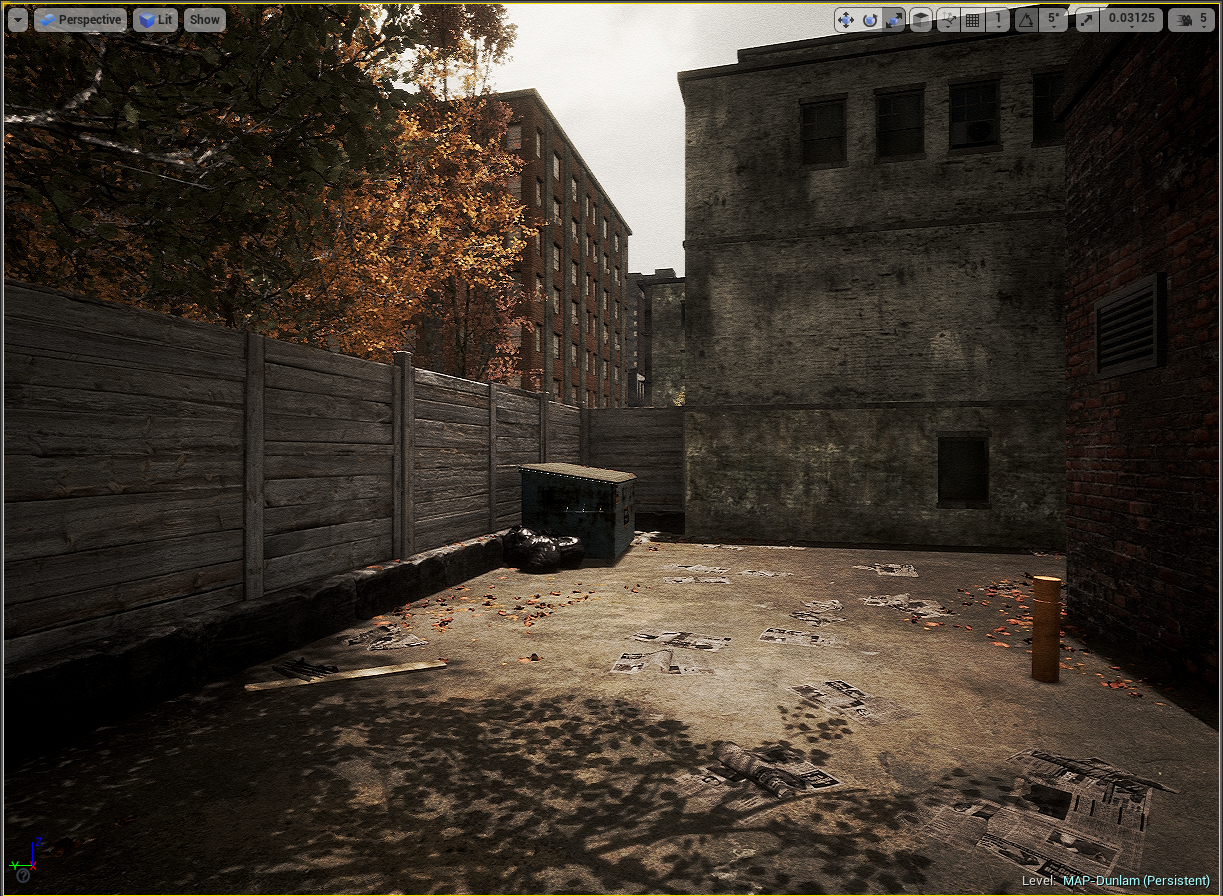Toggle the coordinate system cube button

coord(921,20)
